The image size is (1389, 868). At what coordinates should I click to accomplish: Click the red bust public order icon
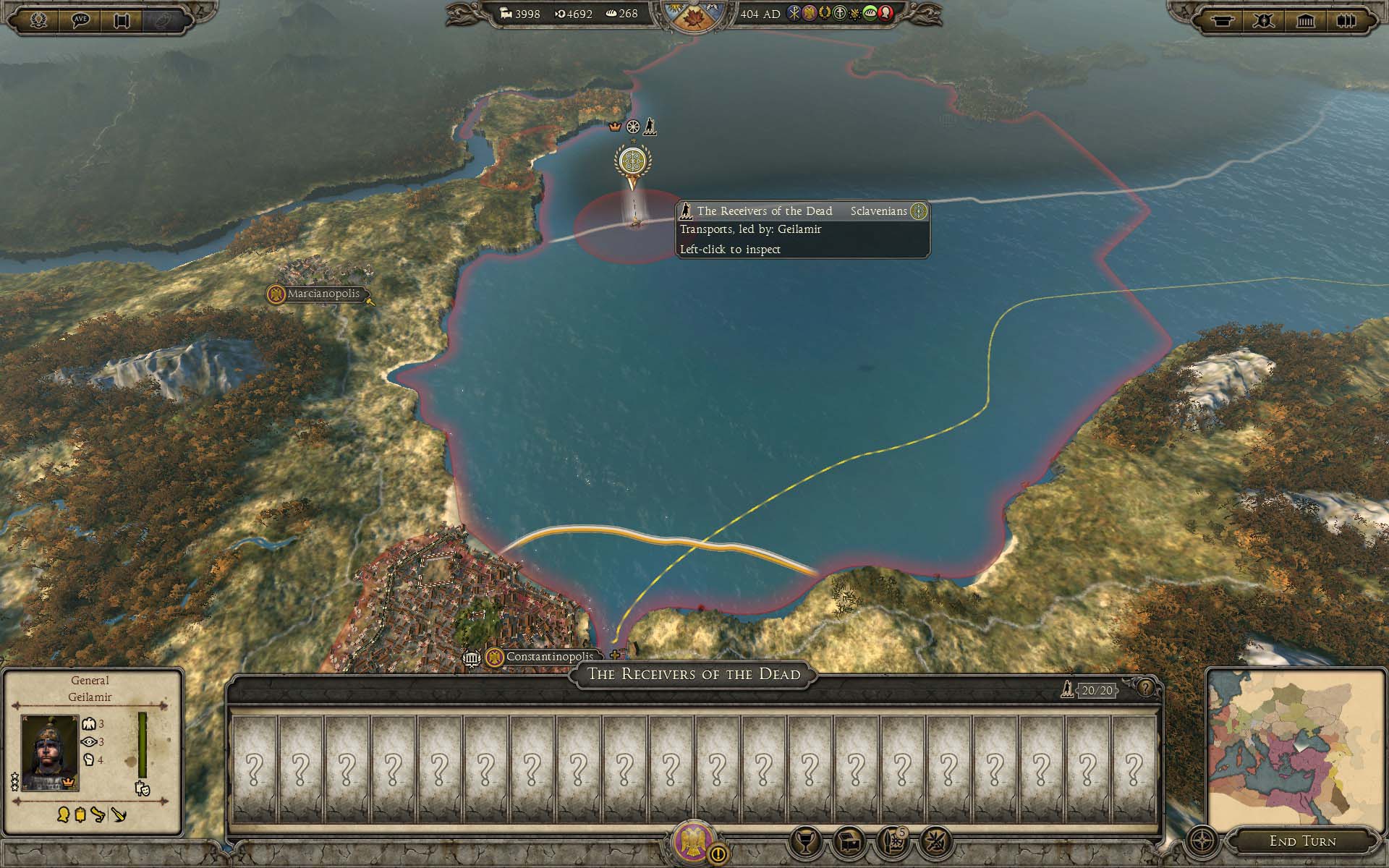click(885, 13)
